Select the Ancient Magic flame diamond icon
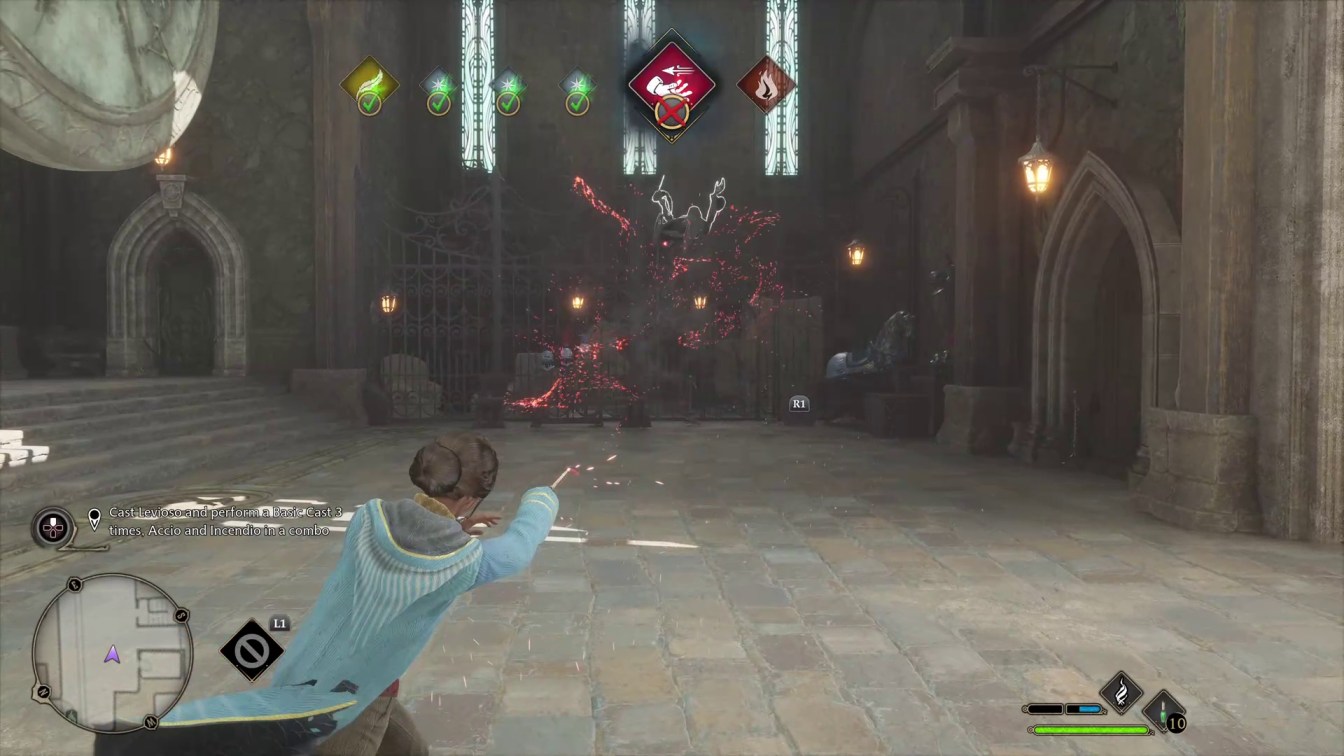Screen dimensions: 1344x756 (1121, 692)
